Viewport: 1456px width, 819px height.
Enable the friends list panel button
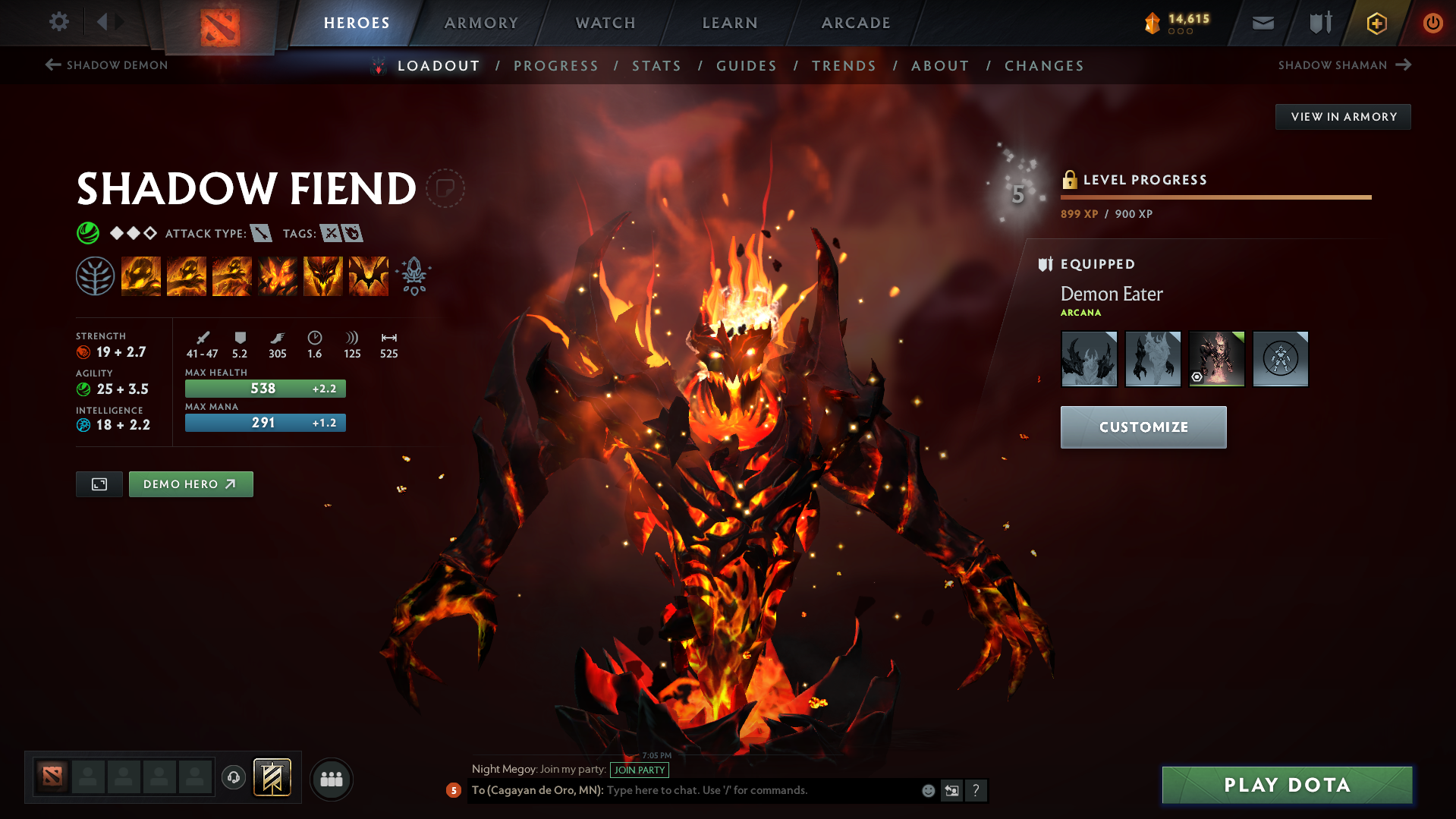(331, 779)
